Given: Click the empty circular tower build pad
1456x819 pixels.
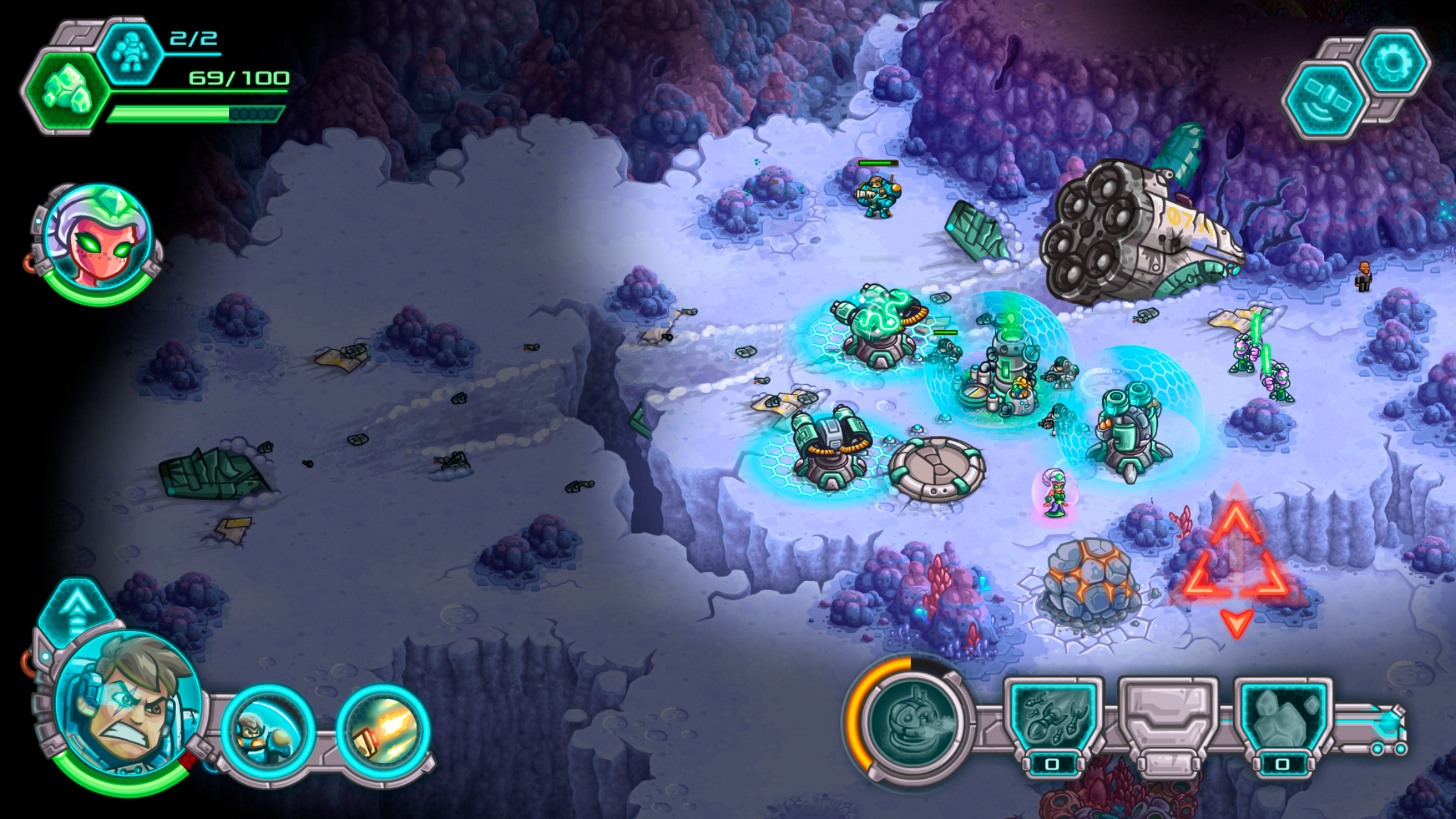Looking at the screenshot, I should click(x=936, y=469).
